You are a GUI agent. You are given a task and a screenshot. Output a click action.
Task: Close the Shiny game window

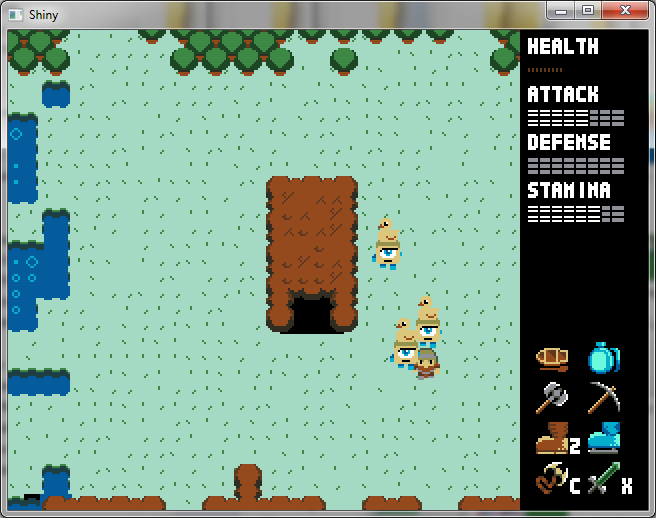point(627,10)
